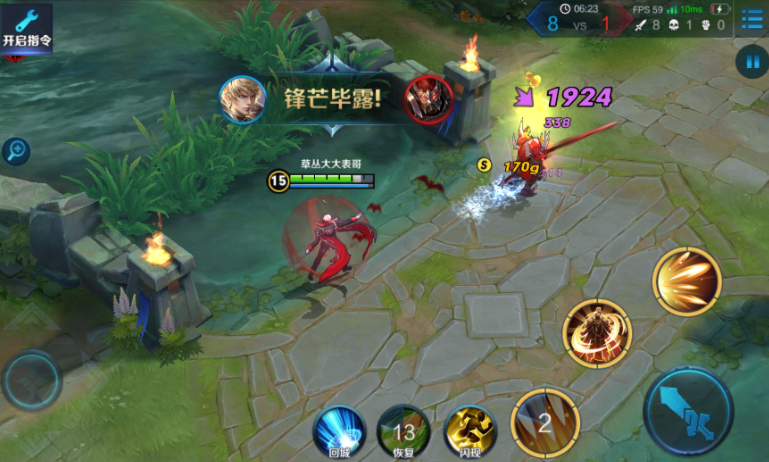Use the 恢复 heal ability
Image resolution: width=769 pixels, height=462 pixels.
pos(404,432)
